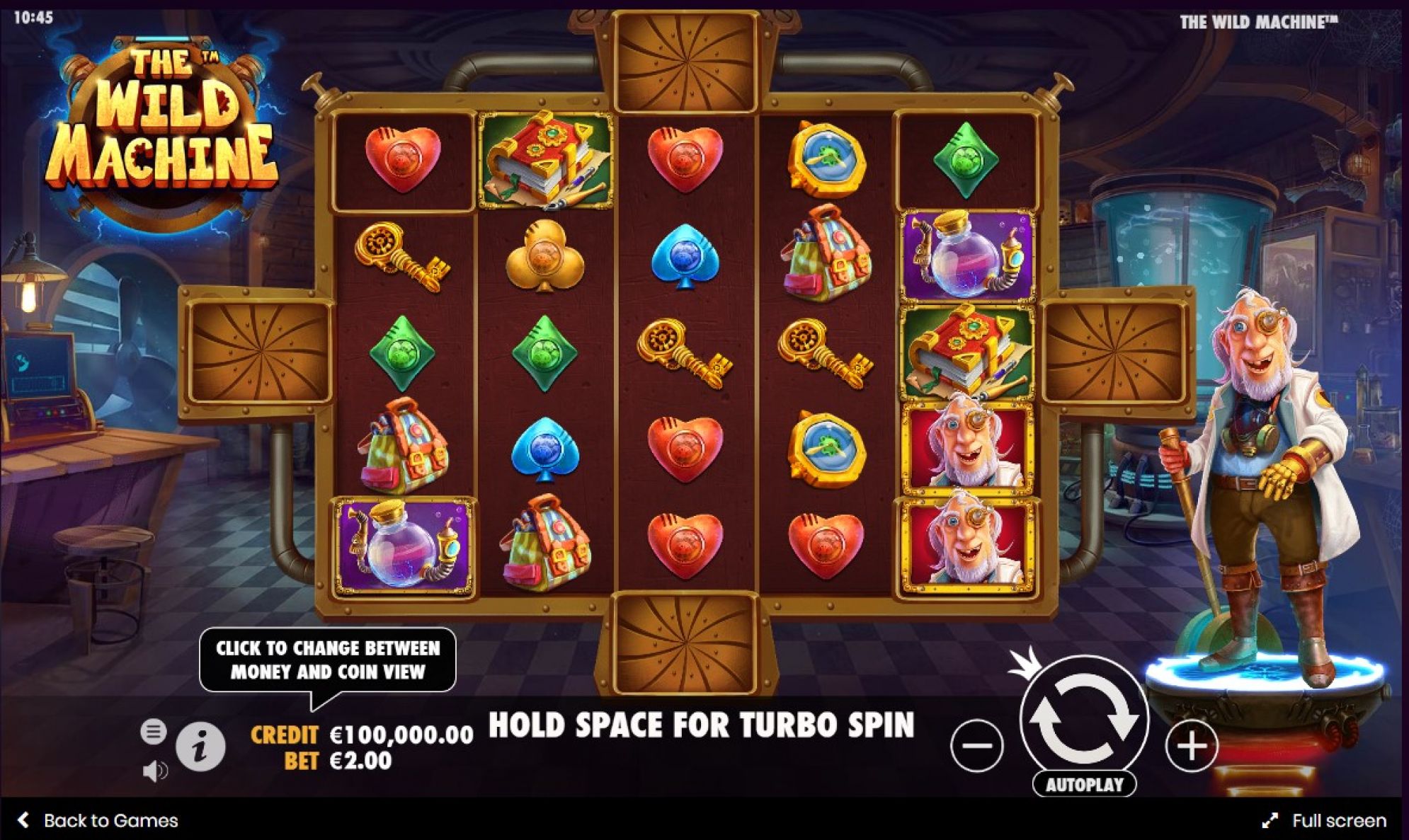Click the credit amount to switch coin view

click(401, 735)
